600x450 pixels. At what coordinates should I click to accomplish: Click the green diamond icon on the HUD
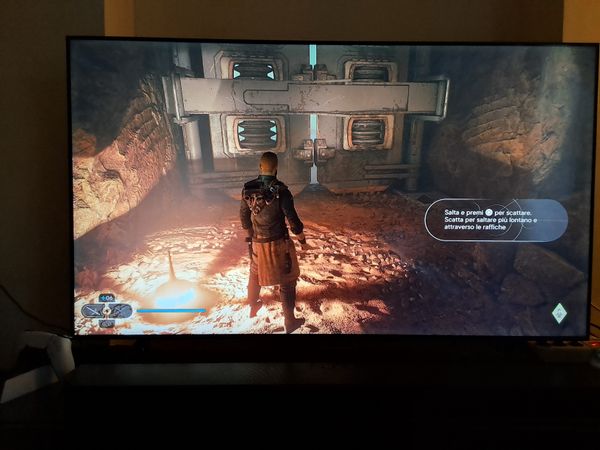tap(559, 313)
